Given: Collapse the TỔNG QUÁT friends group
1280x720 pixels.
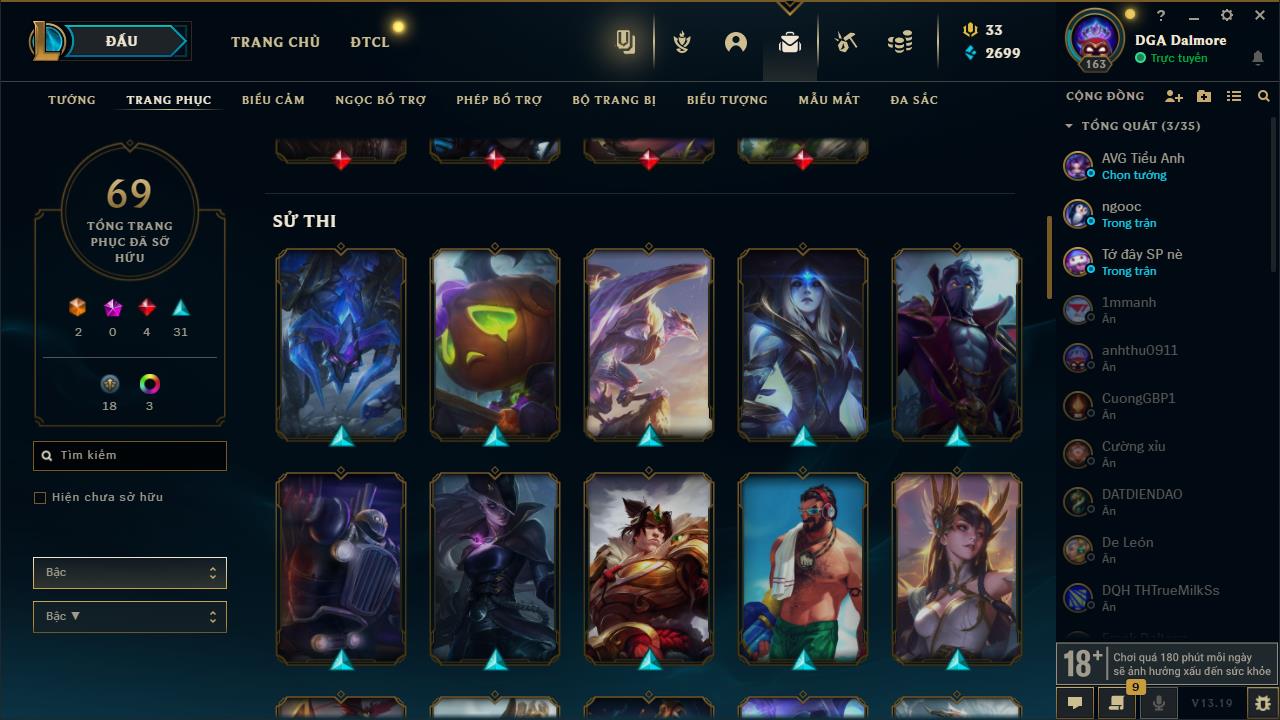Looking at the screenshot, I should click(1067, 126).
